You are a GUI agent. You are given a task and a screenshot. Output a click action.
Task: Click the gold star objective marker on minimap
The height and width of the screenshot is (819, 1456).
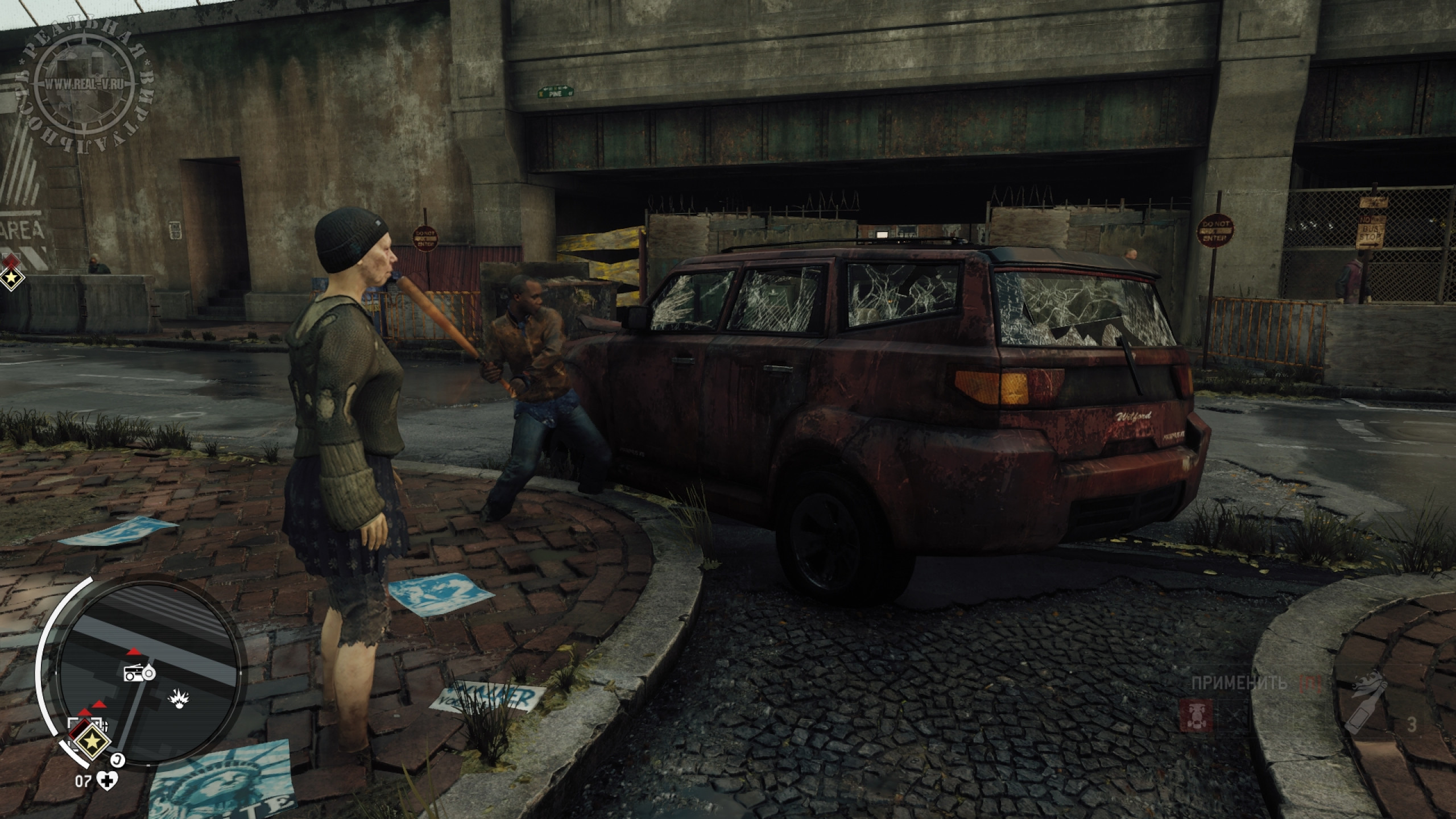[x=90, y=741]
